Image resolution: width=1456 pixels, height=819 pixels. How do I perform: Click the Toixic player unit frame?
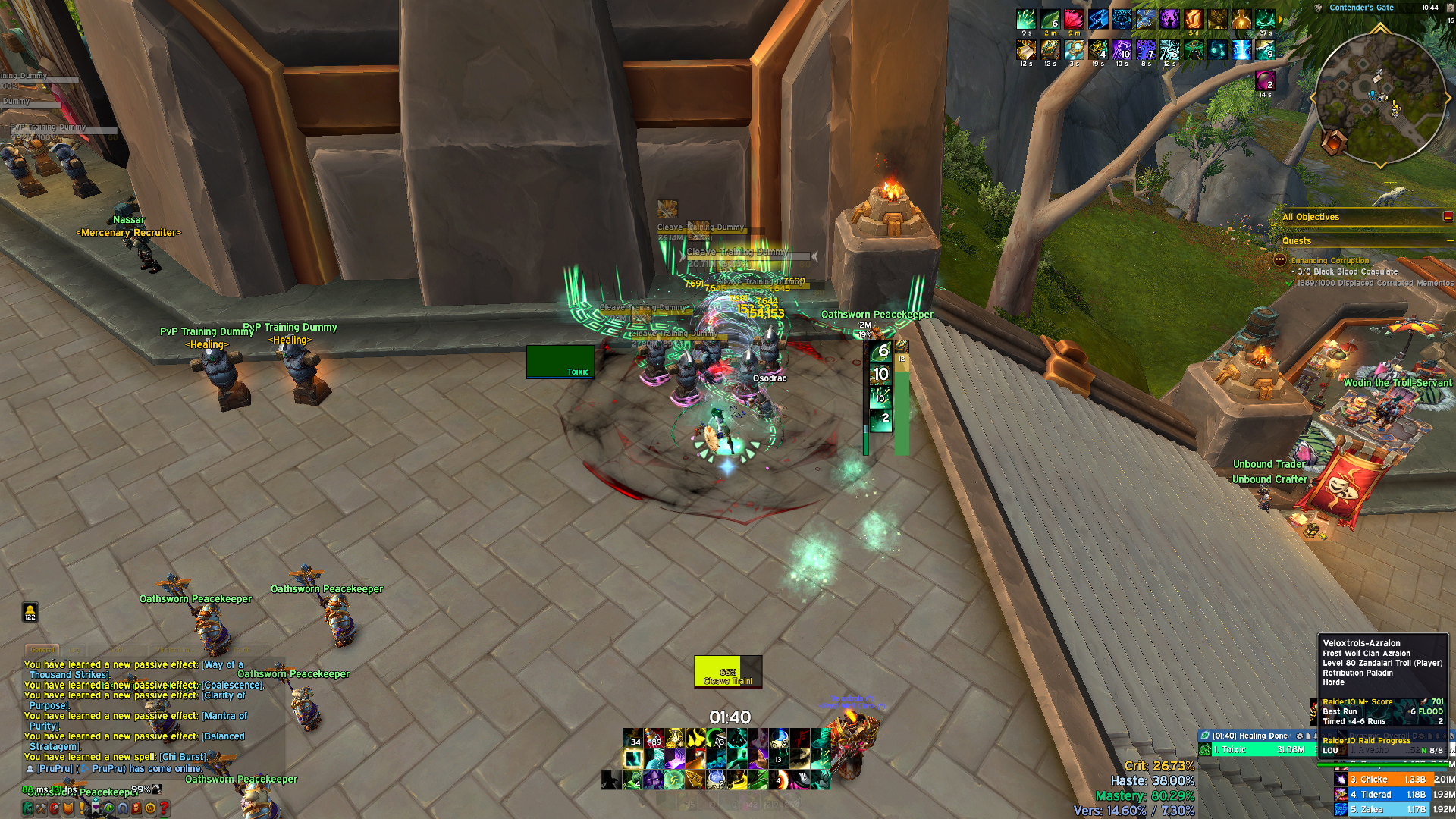coord(560,361)
